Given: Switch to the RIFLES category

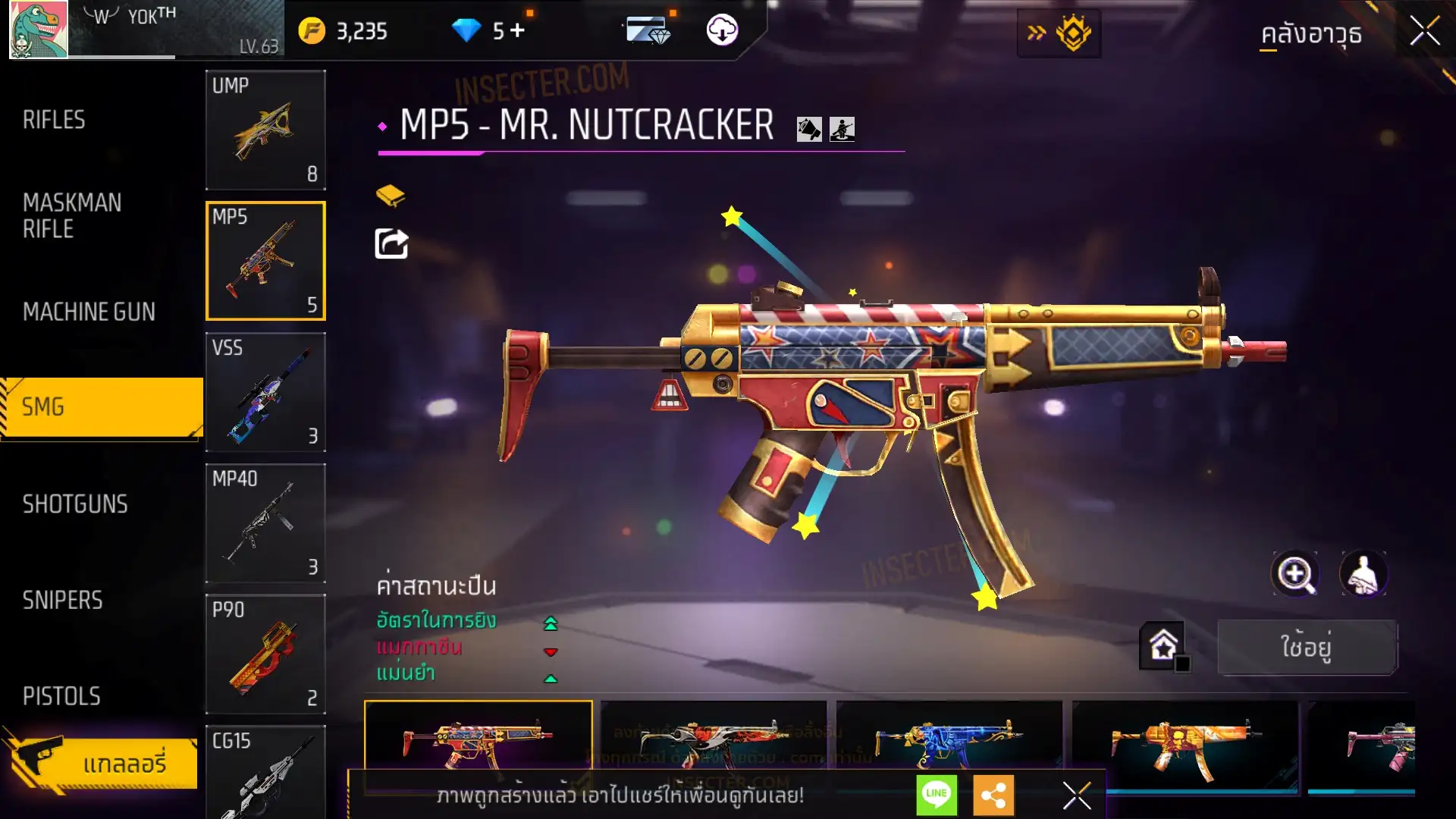Looking at the screenshot, I should click(x=54, y=120).
